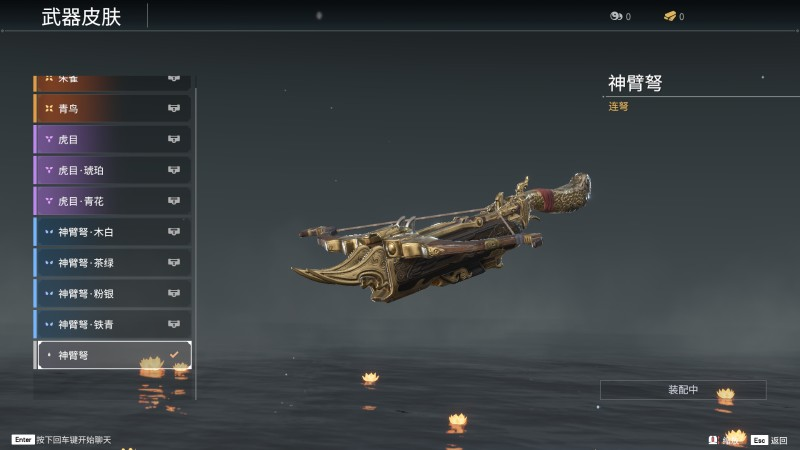Click the 装配中 equip button
800x450 pixels.
coord(683,390)
